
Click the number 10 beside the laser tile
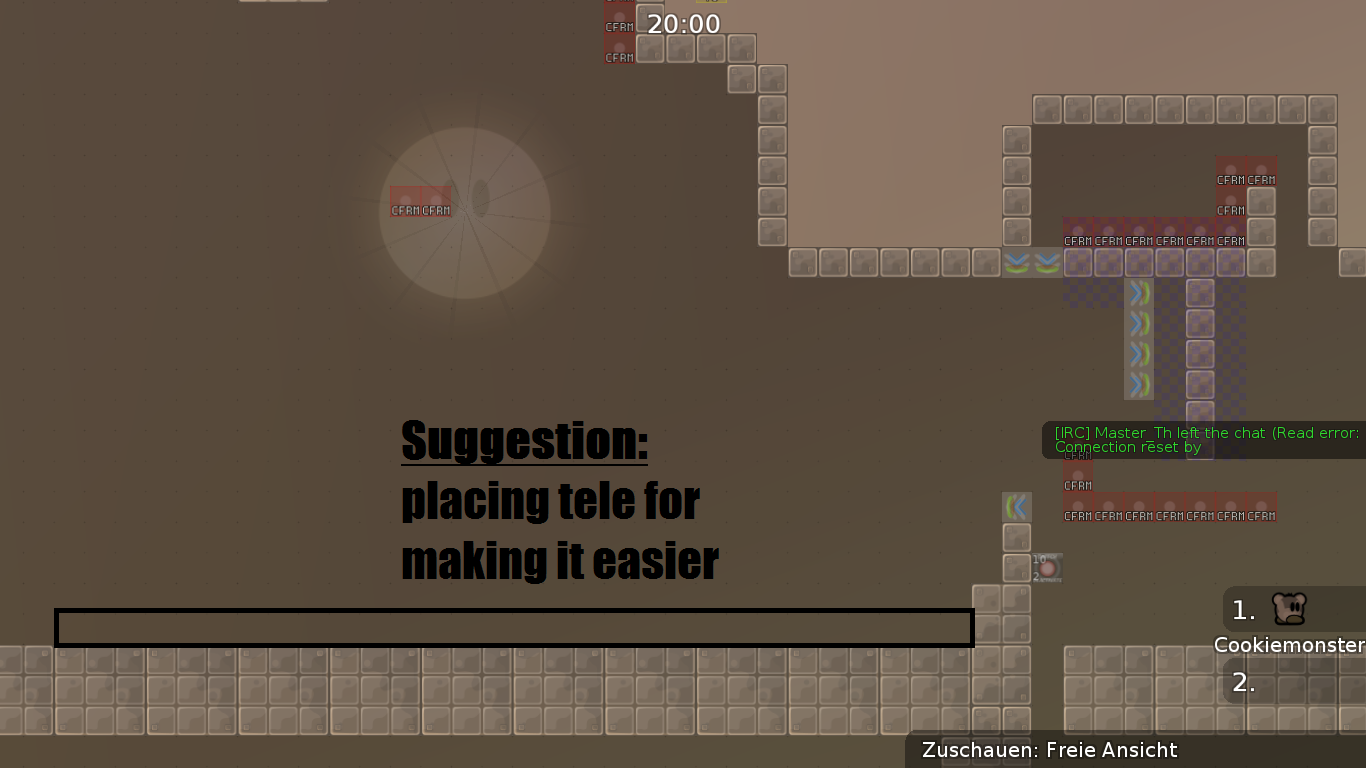click(x=1039, y=558)
